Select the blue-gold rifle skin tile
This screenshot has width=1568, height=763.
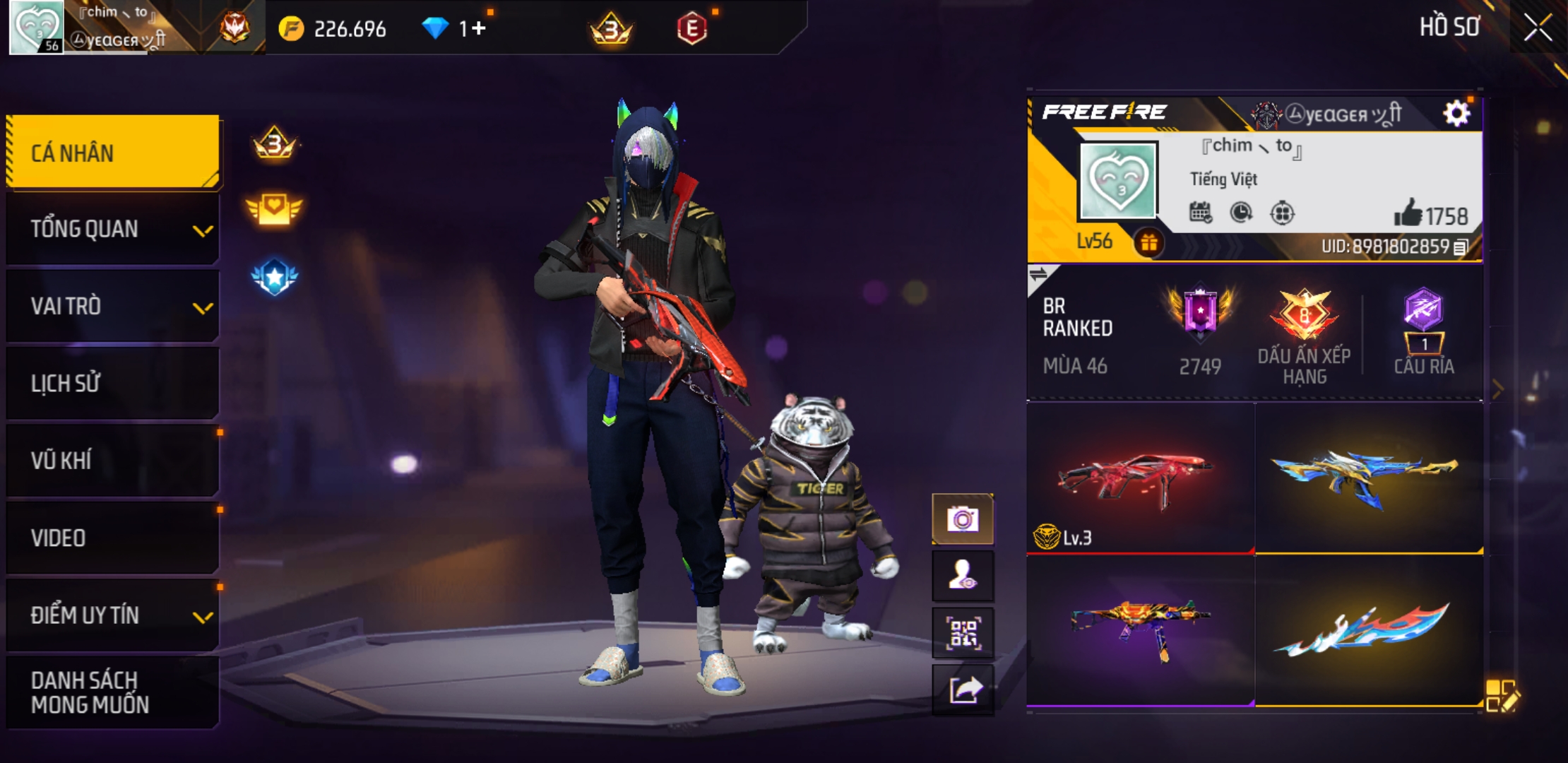1368,478
